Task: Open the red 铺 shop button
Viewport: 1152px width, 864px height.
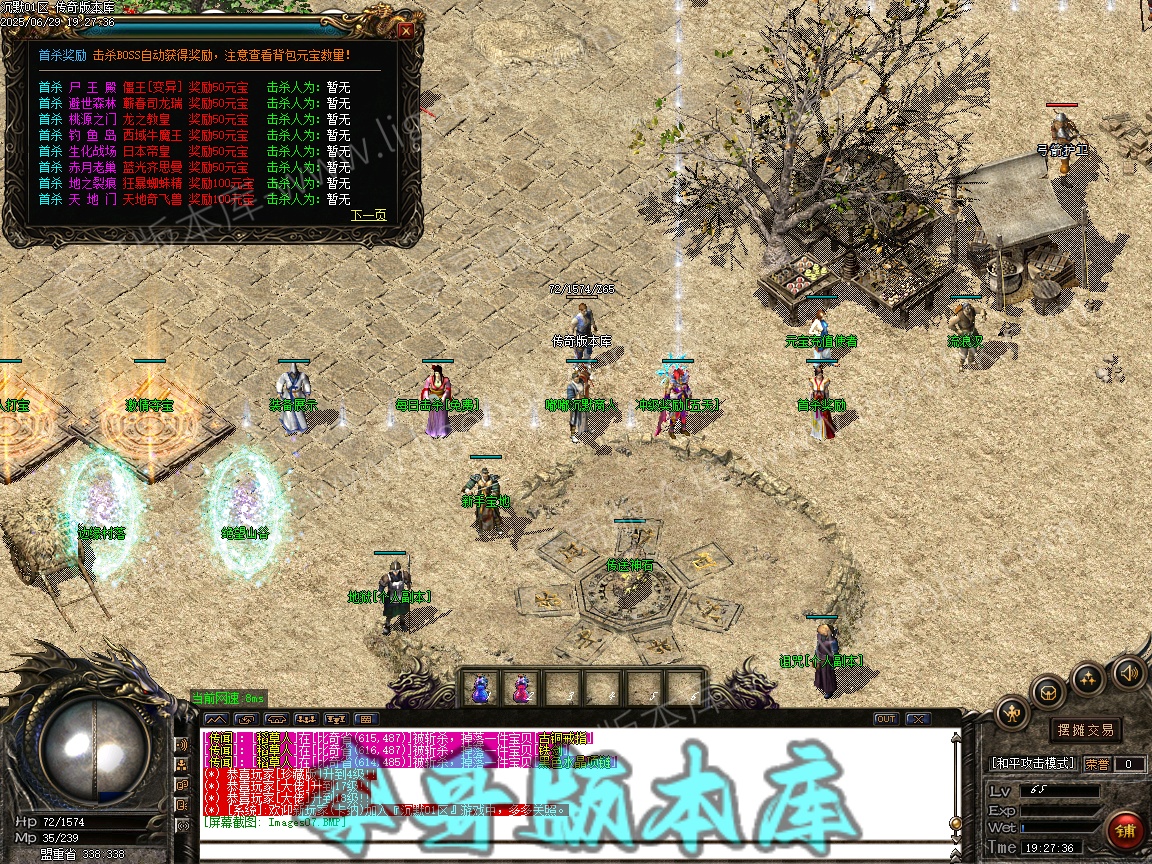Action: pyautogui.click(x=1125, y=830)
